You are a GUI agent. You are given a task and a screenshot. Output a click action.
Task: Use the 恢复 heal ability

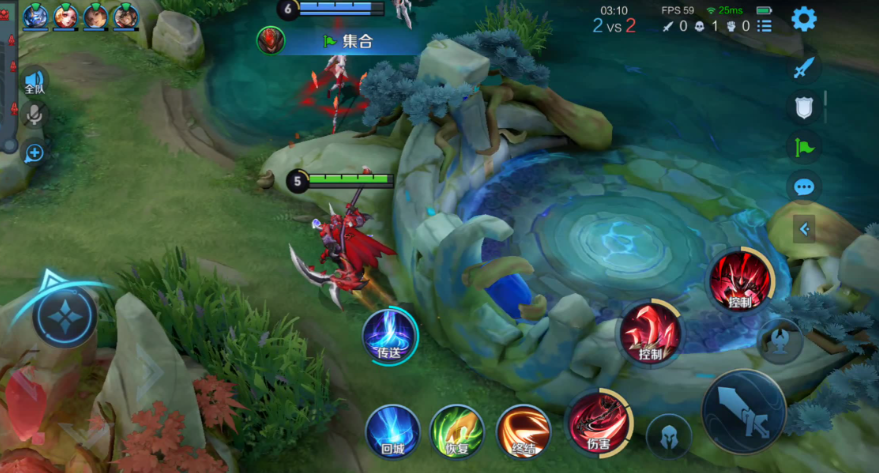[x=457, y=431]
